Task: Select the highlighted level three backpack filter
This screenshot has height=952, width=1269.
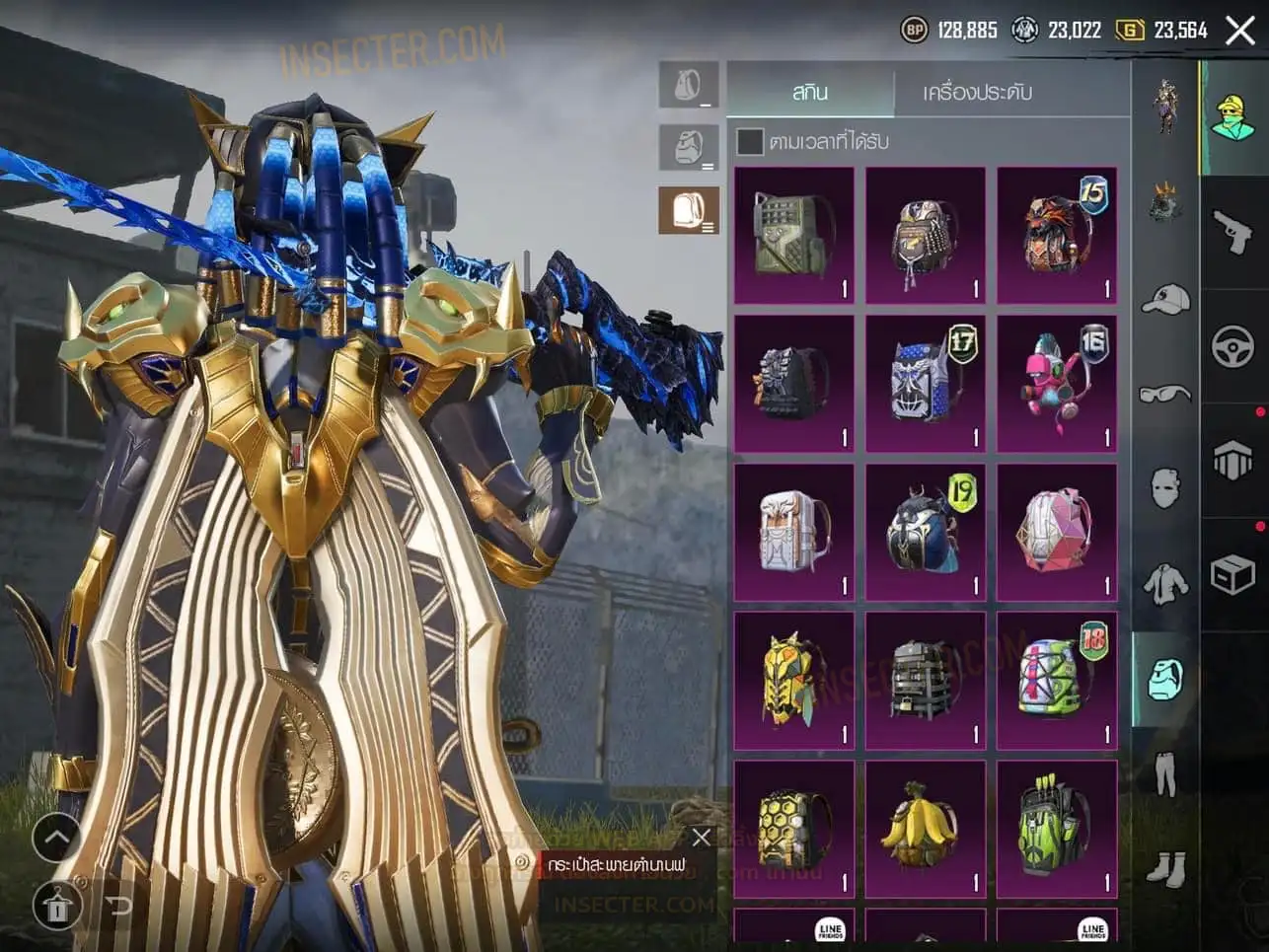Action: coord(689,211)
